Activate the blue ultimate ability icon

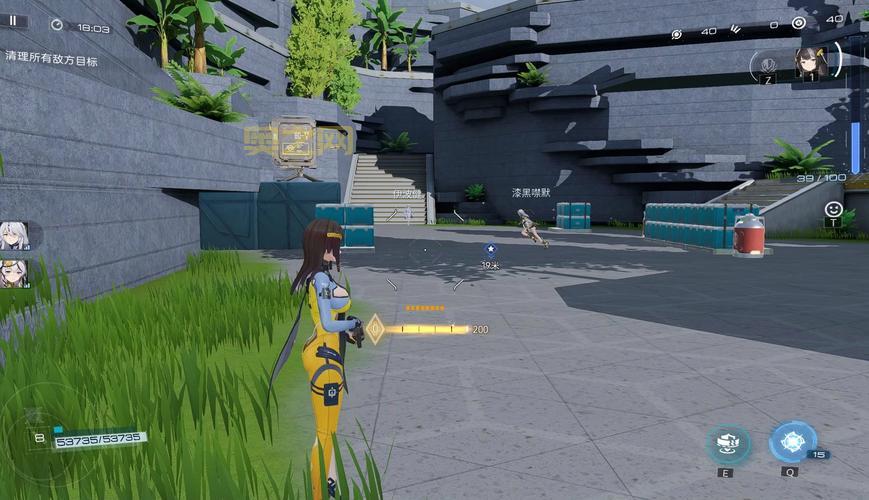pos(792,441)
